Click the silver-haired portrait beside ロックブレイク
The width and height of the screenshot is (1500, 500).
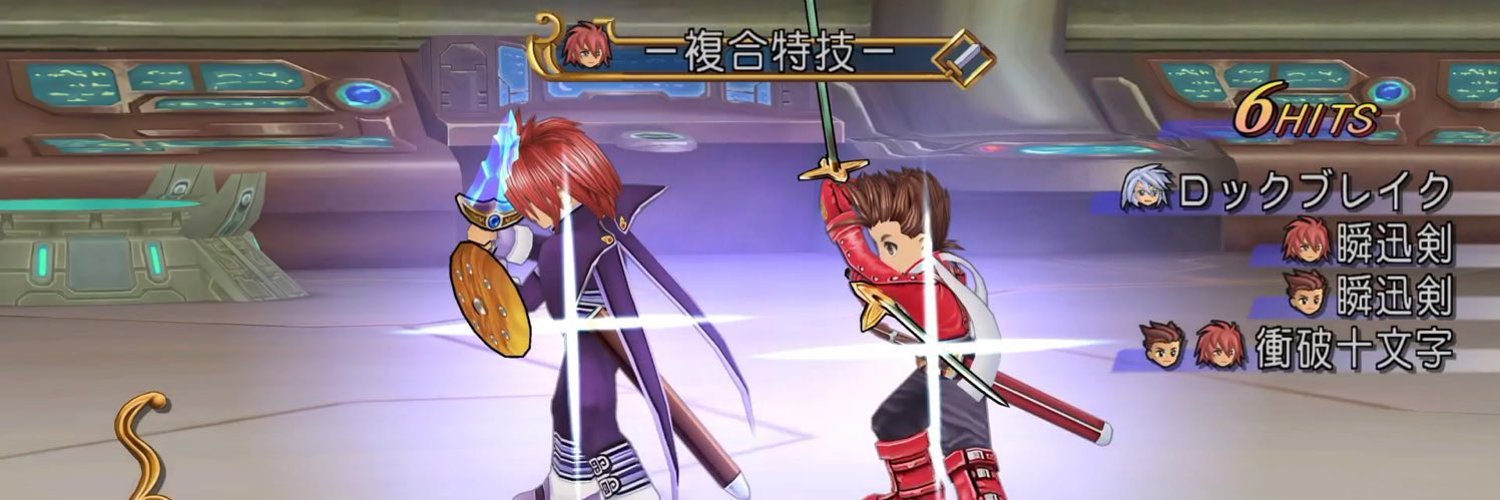1146,189
